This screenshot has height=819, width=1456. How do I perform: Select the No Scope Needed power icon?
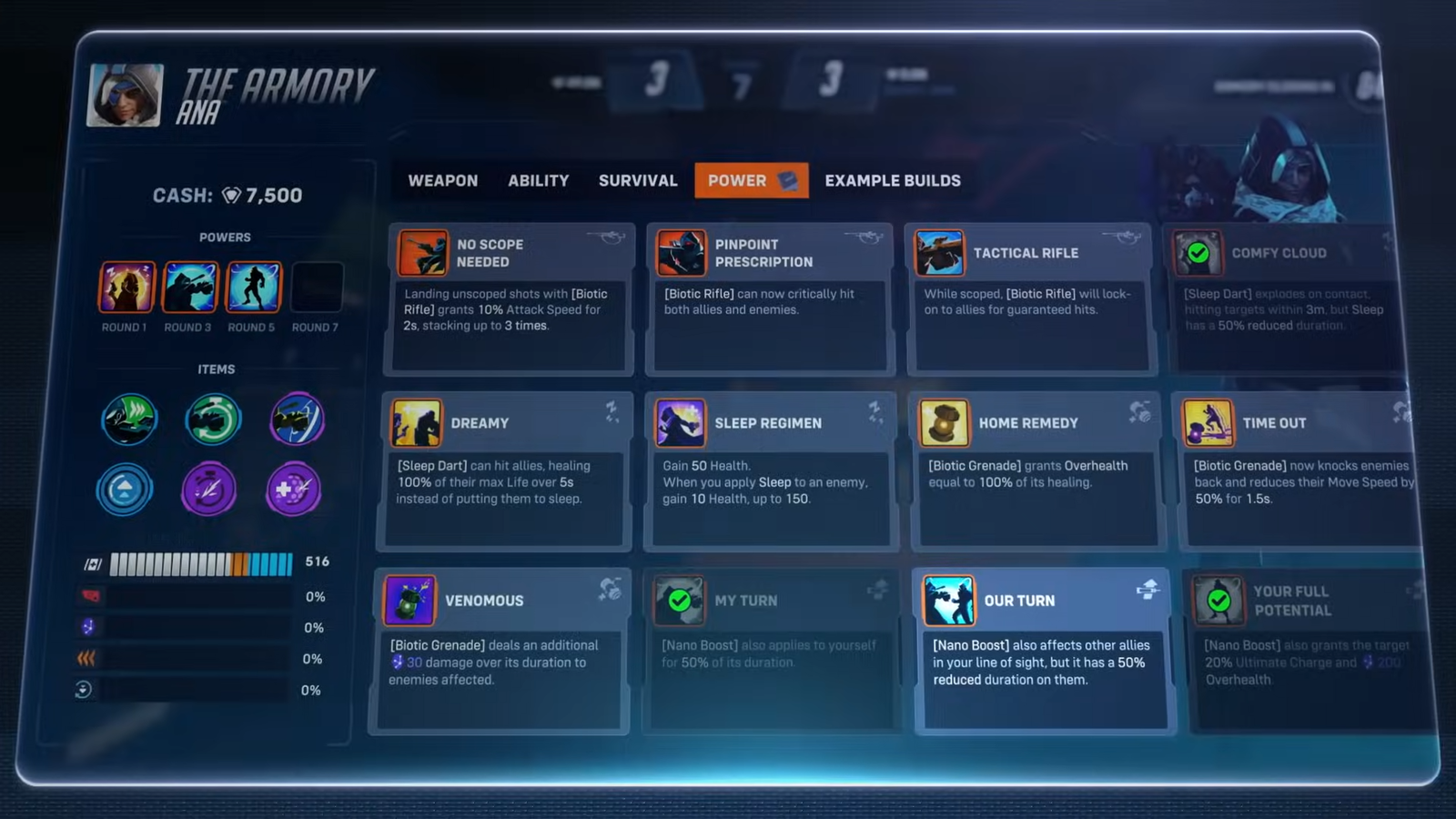424,253
